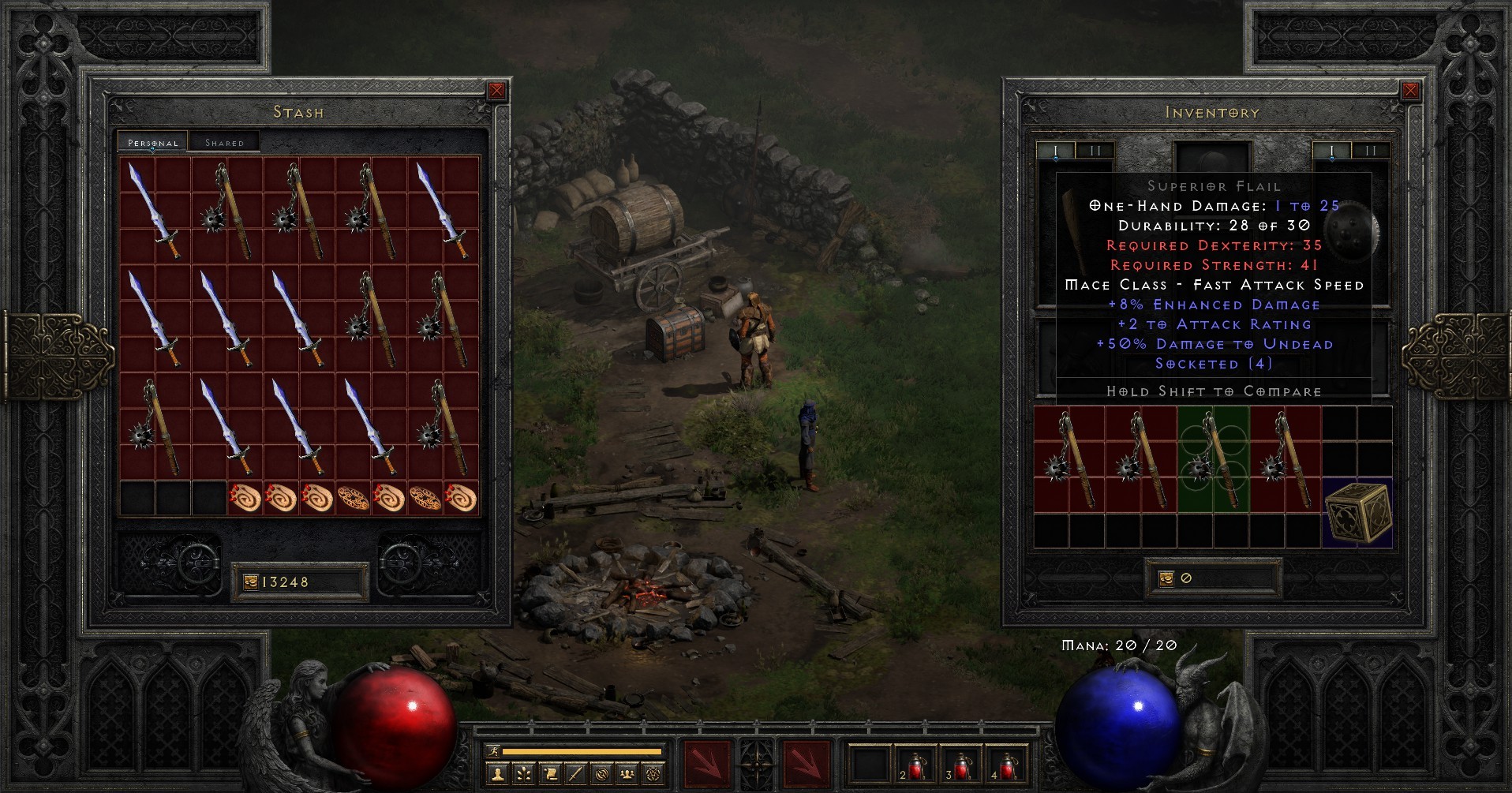Click the health potion in belt slot 2
This screenshot has height=793, width=1512.
(x=916, y=764)
